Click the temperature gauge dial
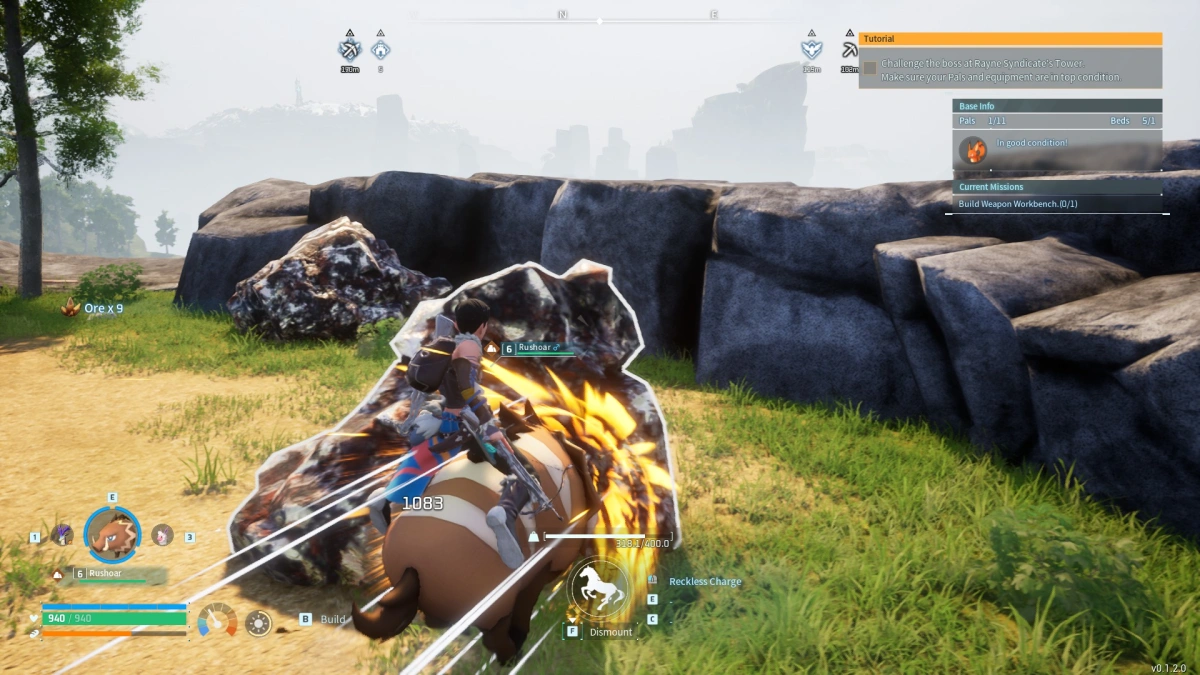Screen dimensions: 1200x675 pos(217,620)
